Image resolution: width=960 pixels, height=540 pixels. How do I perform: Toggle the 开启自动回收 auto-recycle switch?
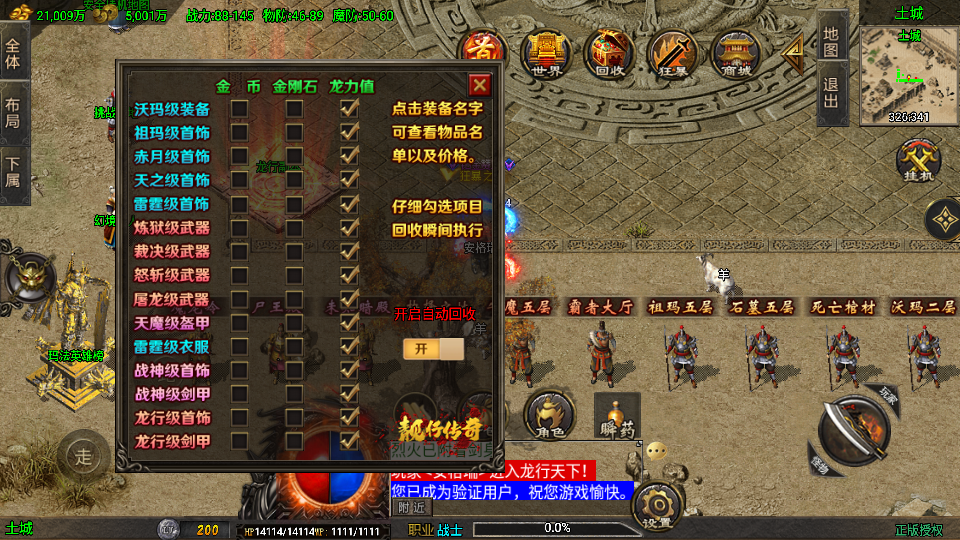(434, 348)
